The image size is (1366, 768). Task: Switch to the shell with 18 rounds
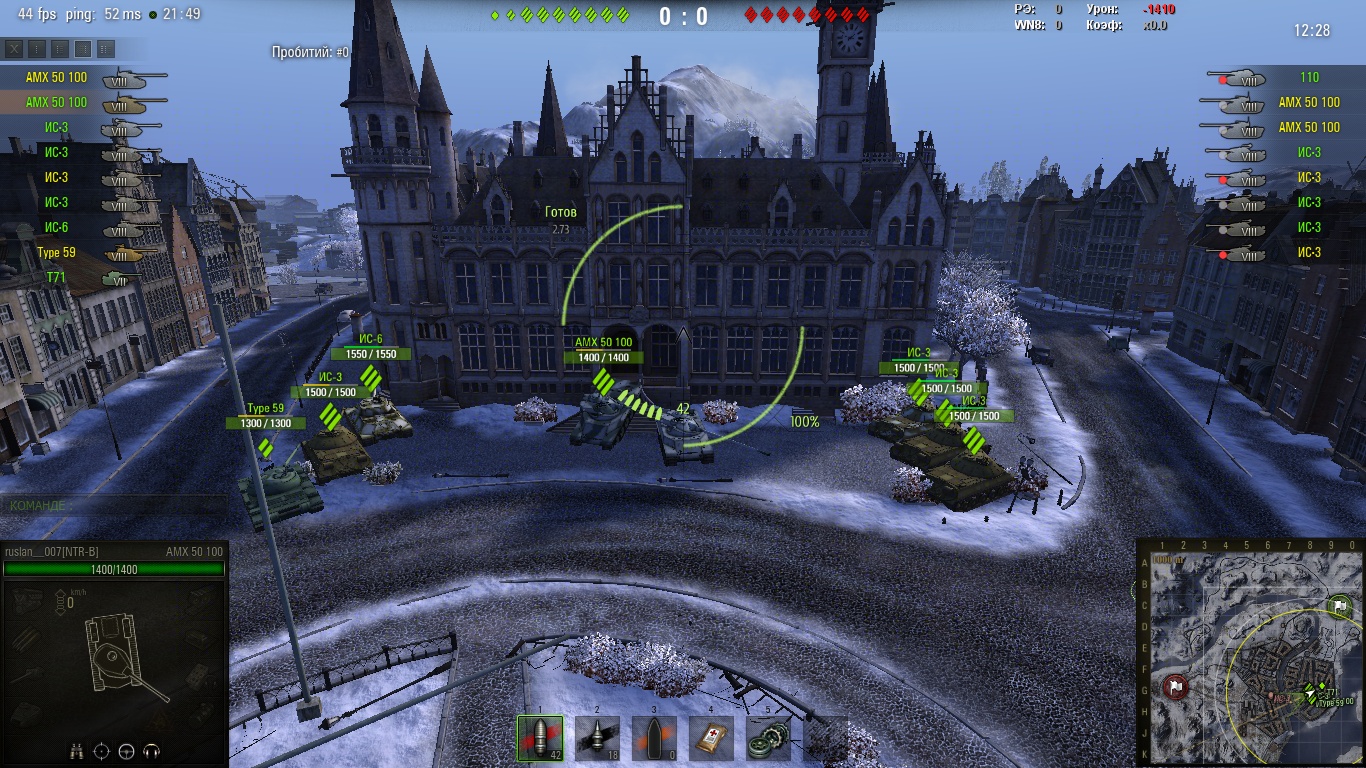coord(597,738)
